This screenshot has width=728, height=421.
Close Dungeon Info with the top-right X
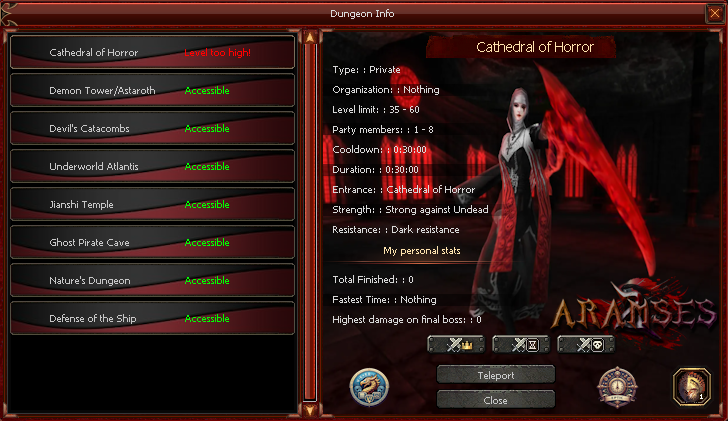pos(714,13)
